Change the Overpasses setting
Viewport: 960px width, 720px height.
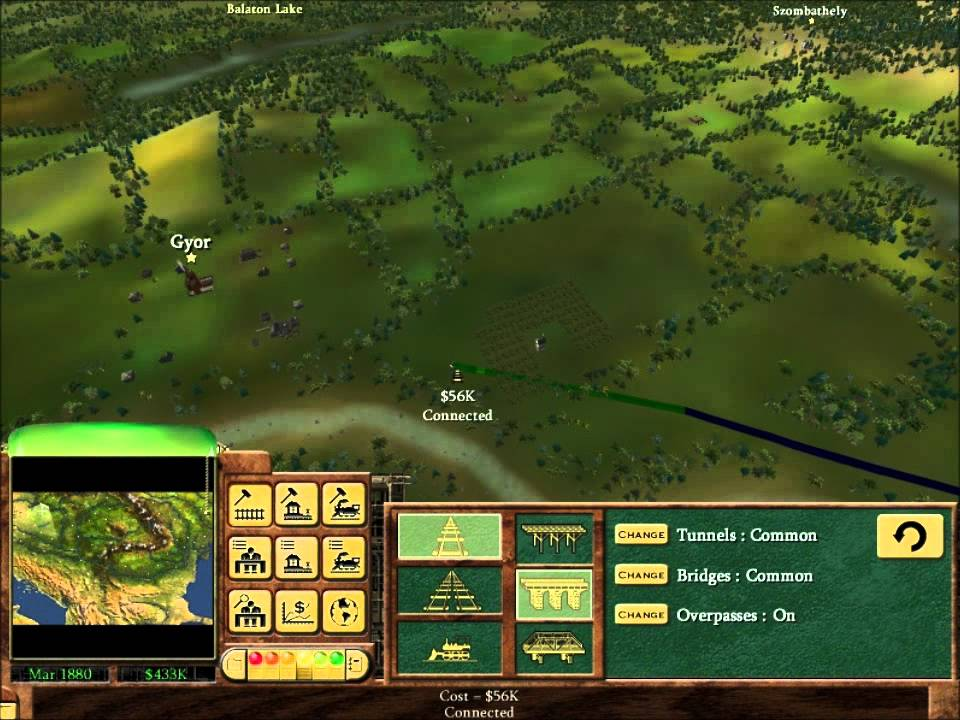coord(641,615)
